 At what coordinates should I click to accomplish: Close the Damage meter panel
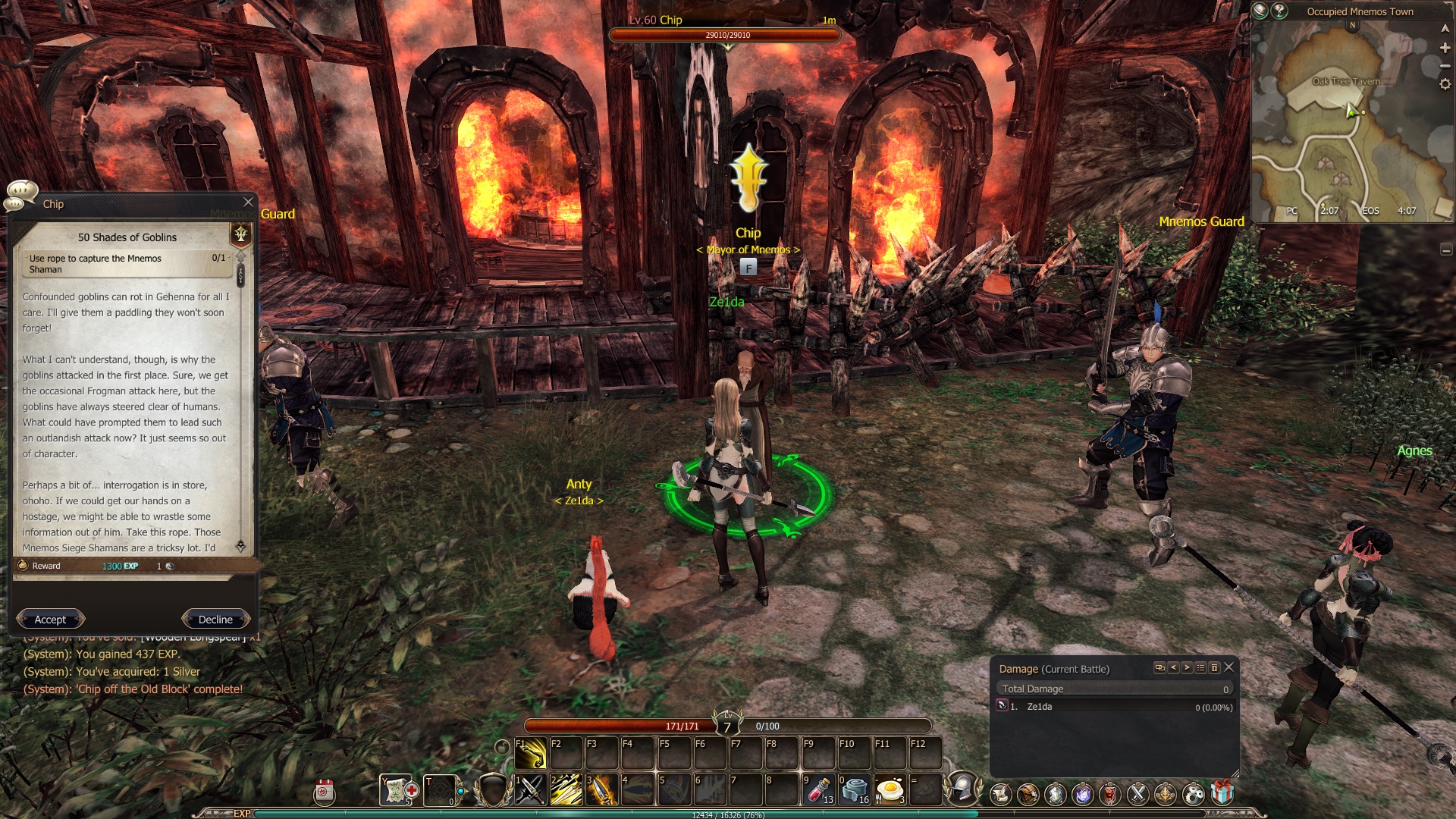tap(1229, 667)
